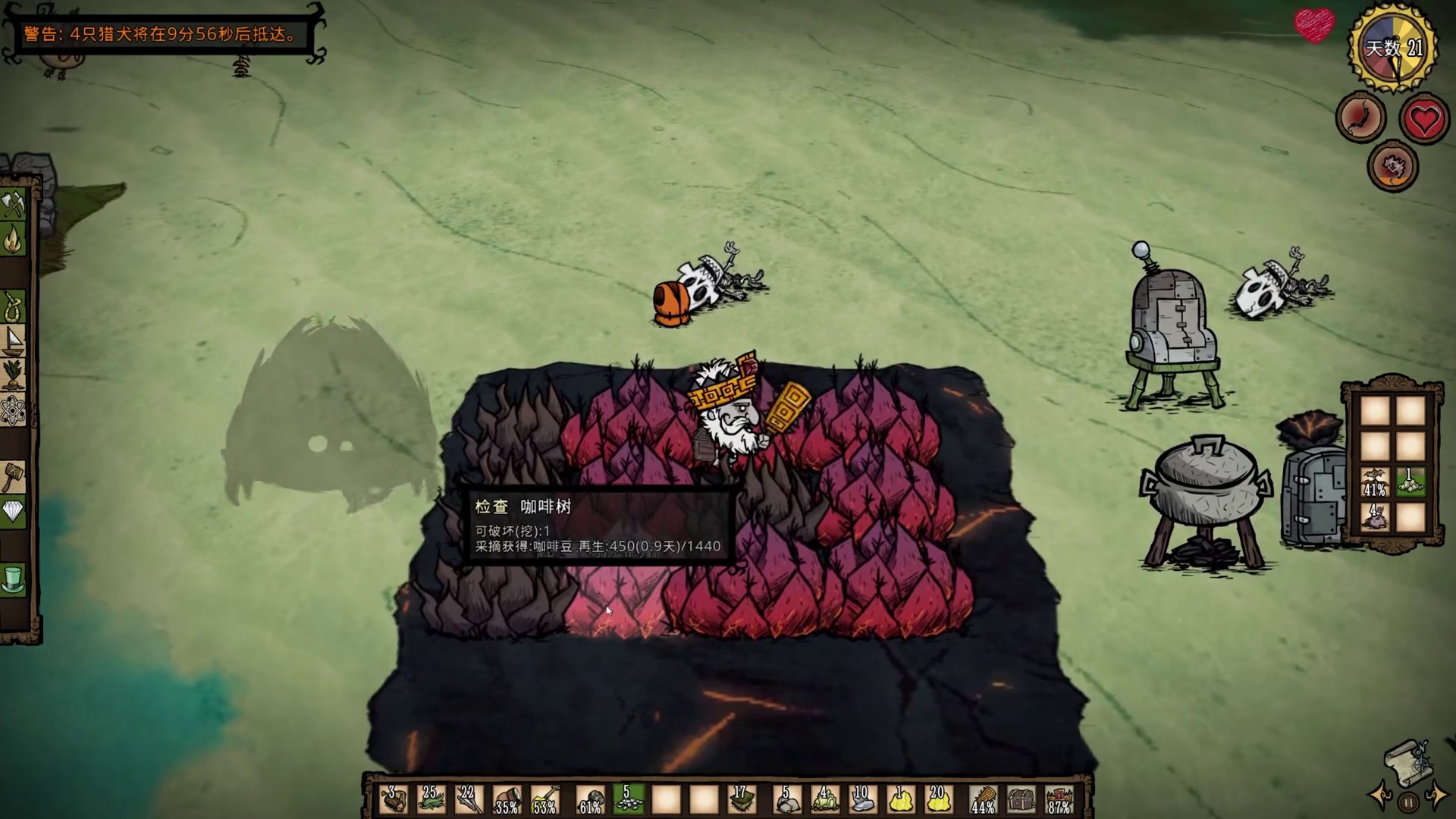Open the Fire crafting tab
This screenshot has height=819, width=1456.
coord(14,240)
